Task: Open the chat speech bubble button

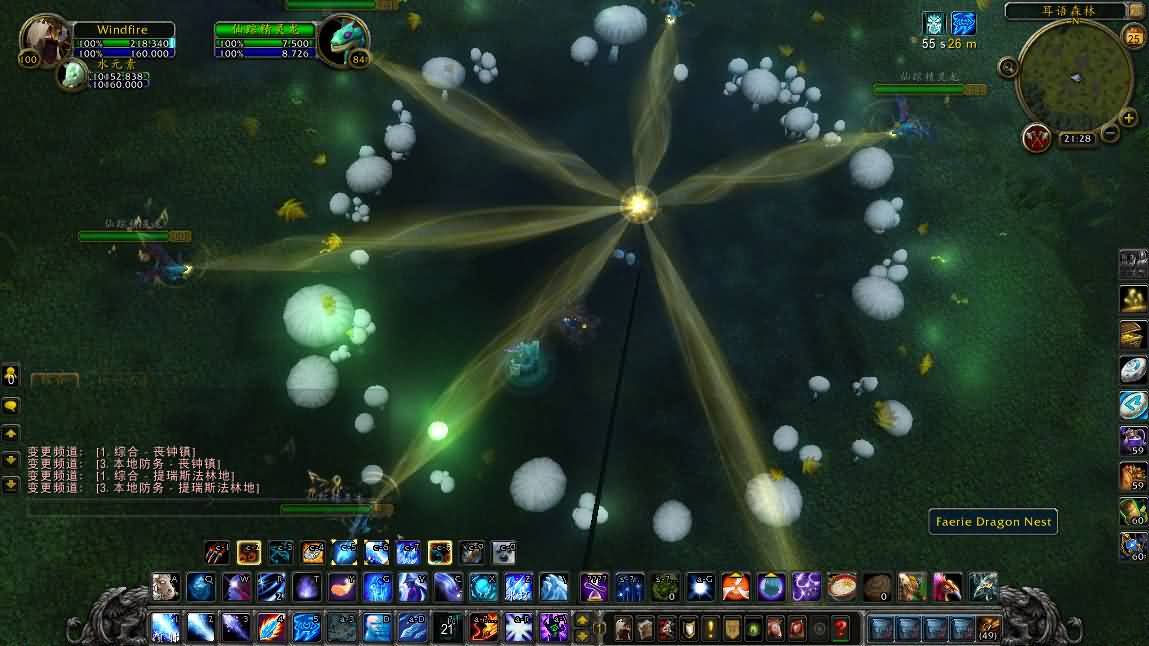Action: pyautogui.click(x=11, y=407)
